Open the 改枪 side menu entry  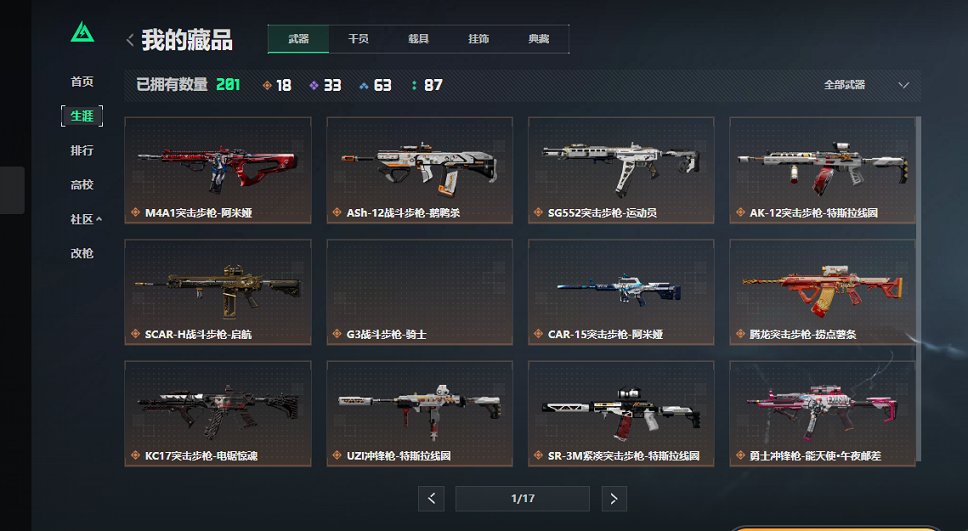click(x=82, y=253)
